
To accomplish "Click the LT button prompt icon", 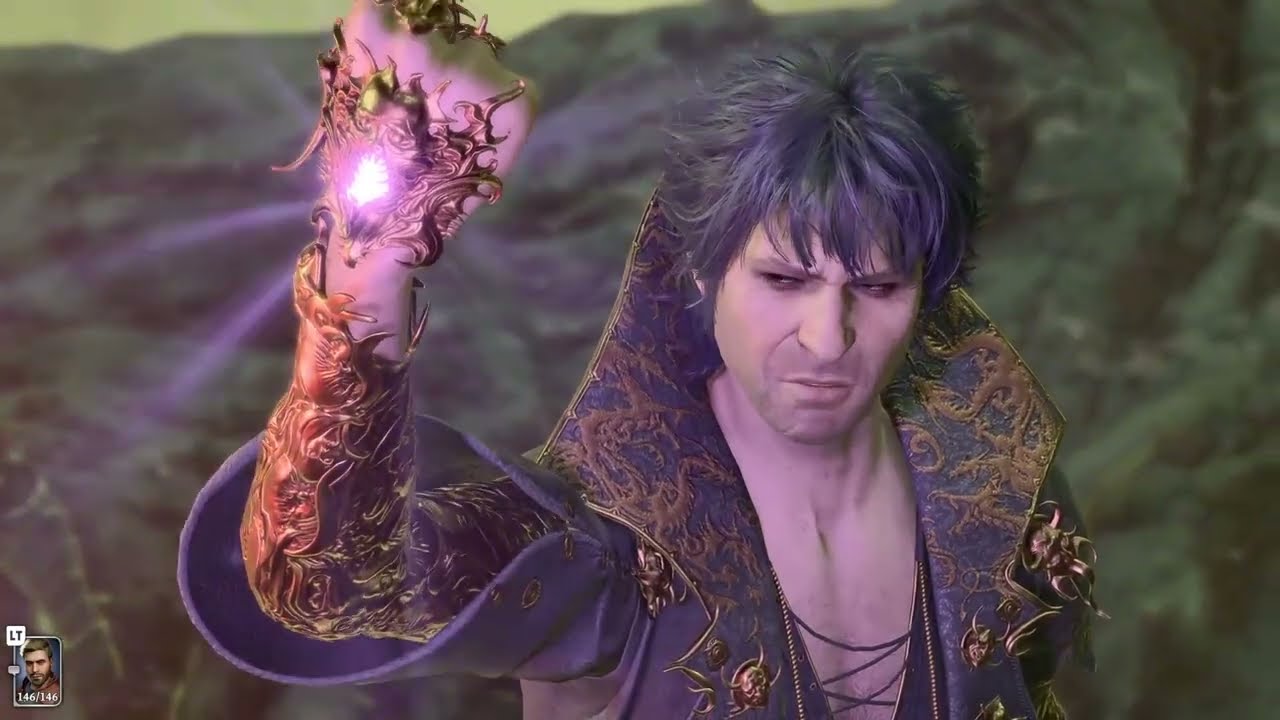I will [16, 635].
